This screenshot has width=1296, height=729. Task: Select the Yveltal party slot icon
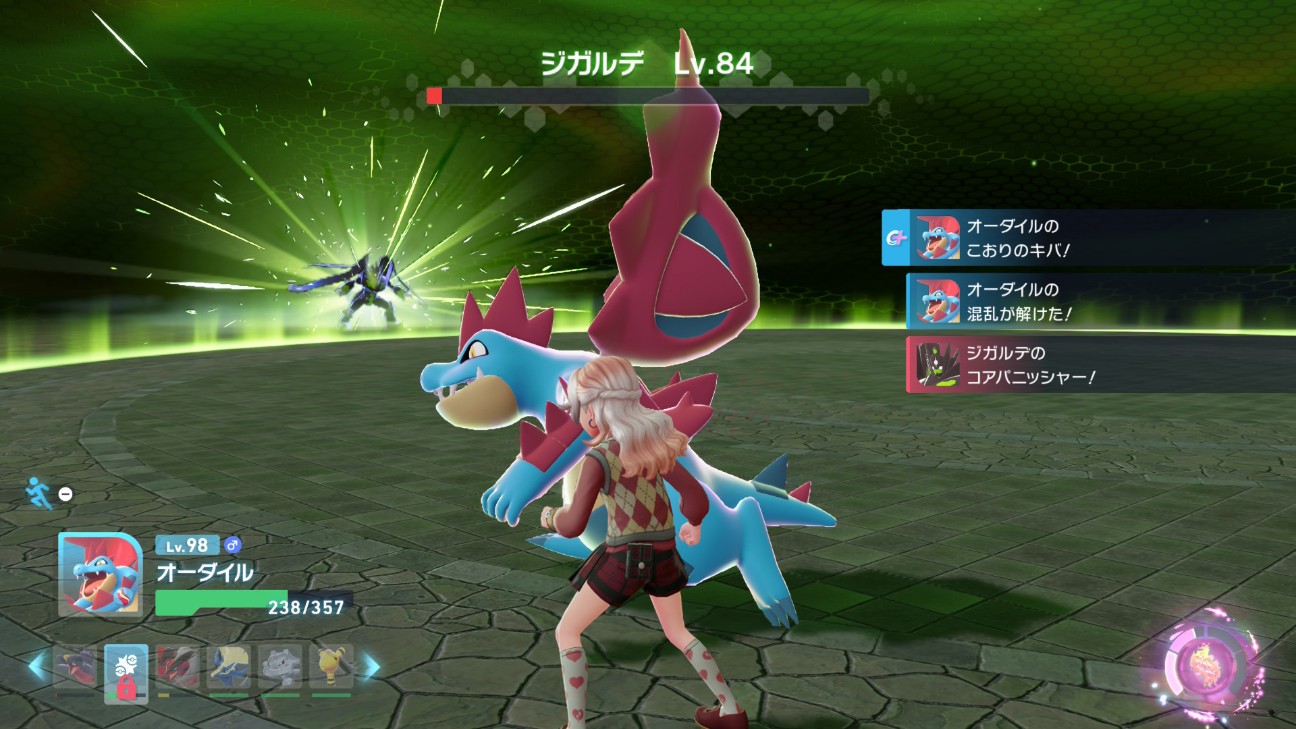[177, 667]
